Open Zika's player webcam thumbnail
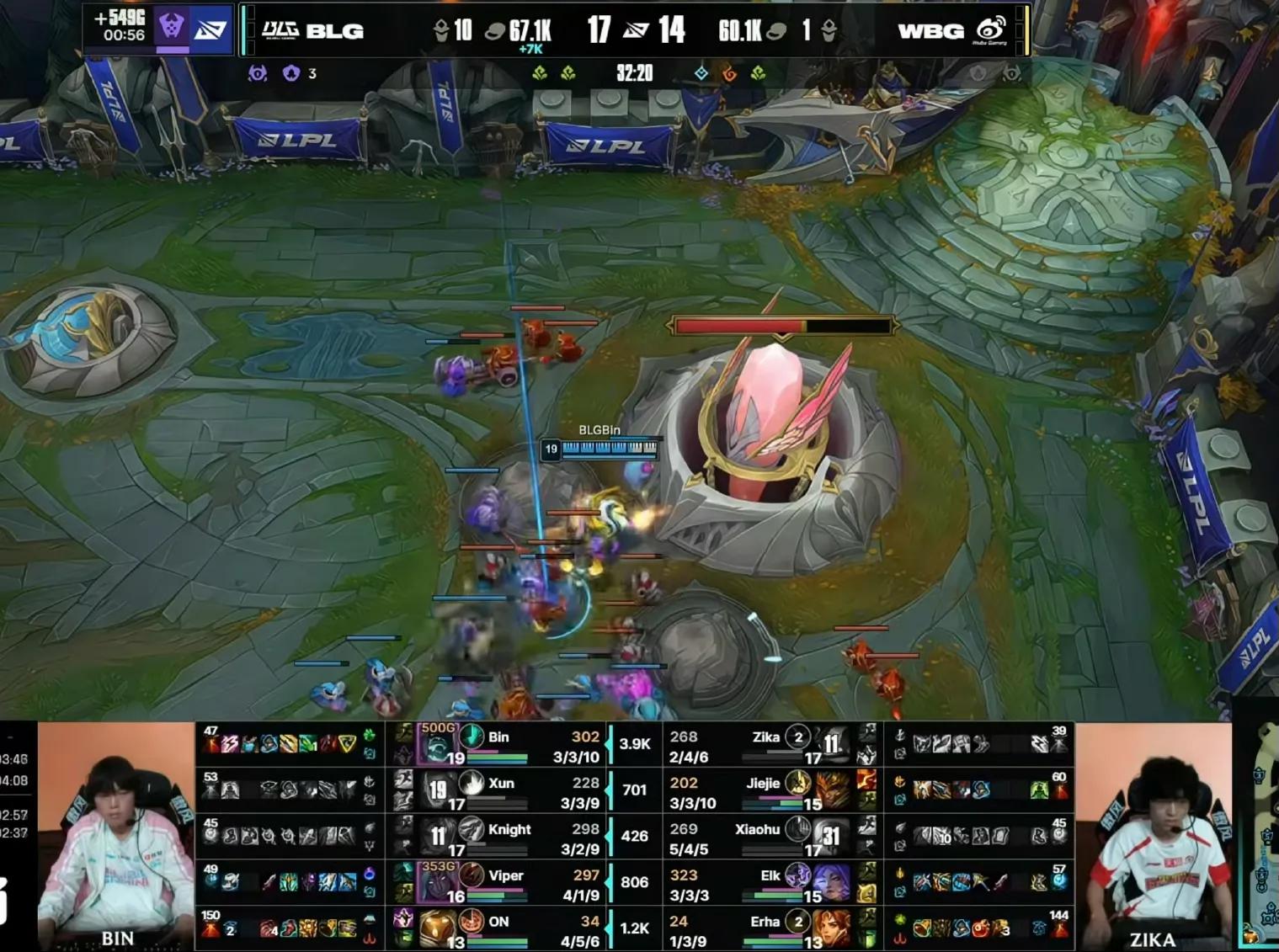 (1152, 837)
